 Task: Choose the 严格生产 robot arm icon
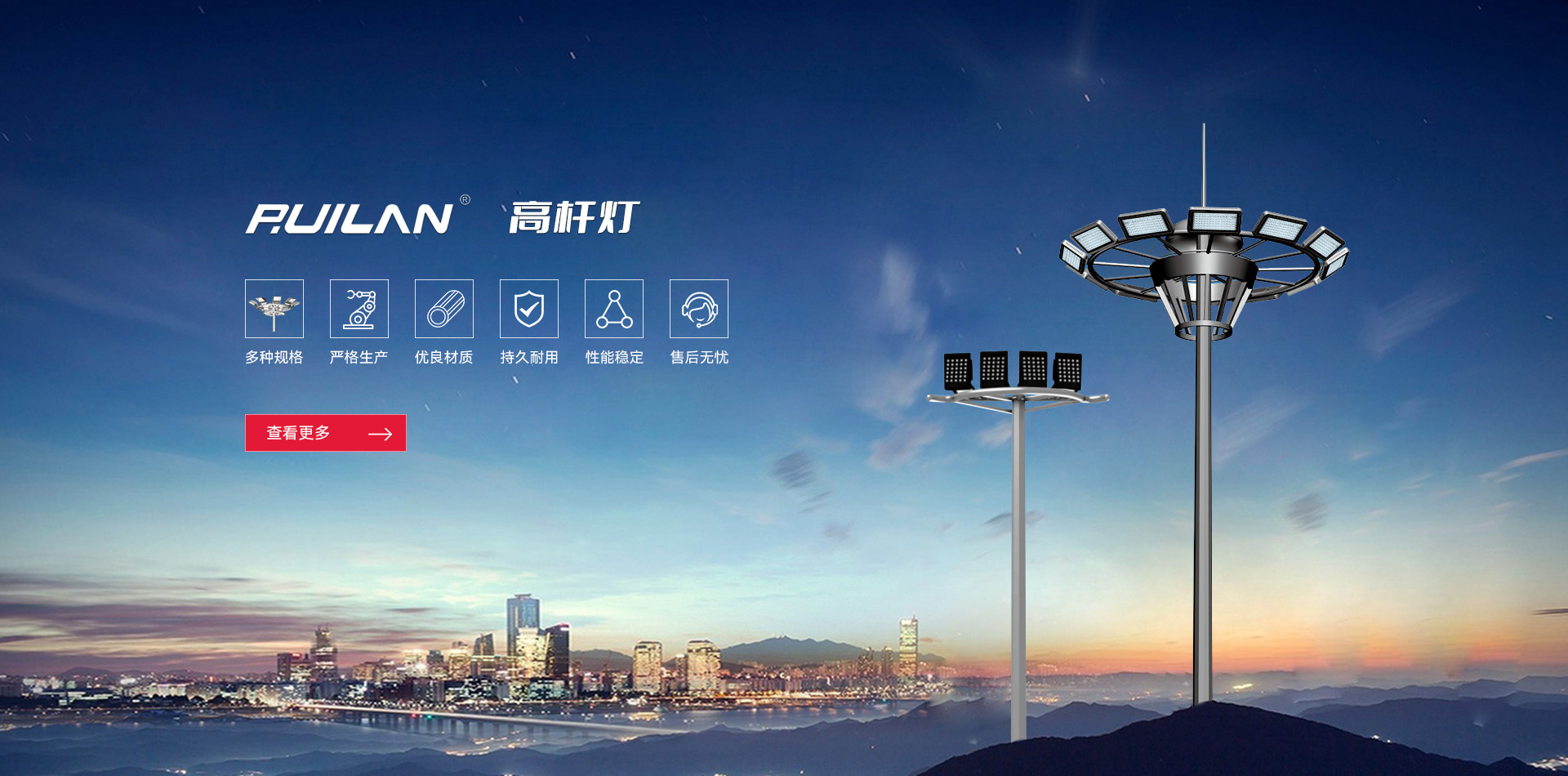pyautogui.click(x=359, y=309)
